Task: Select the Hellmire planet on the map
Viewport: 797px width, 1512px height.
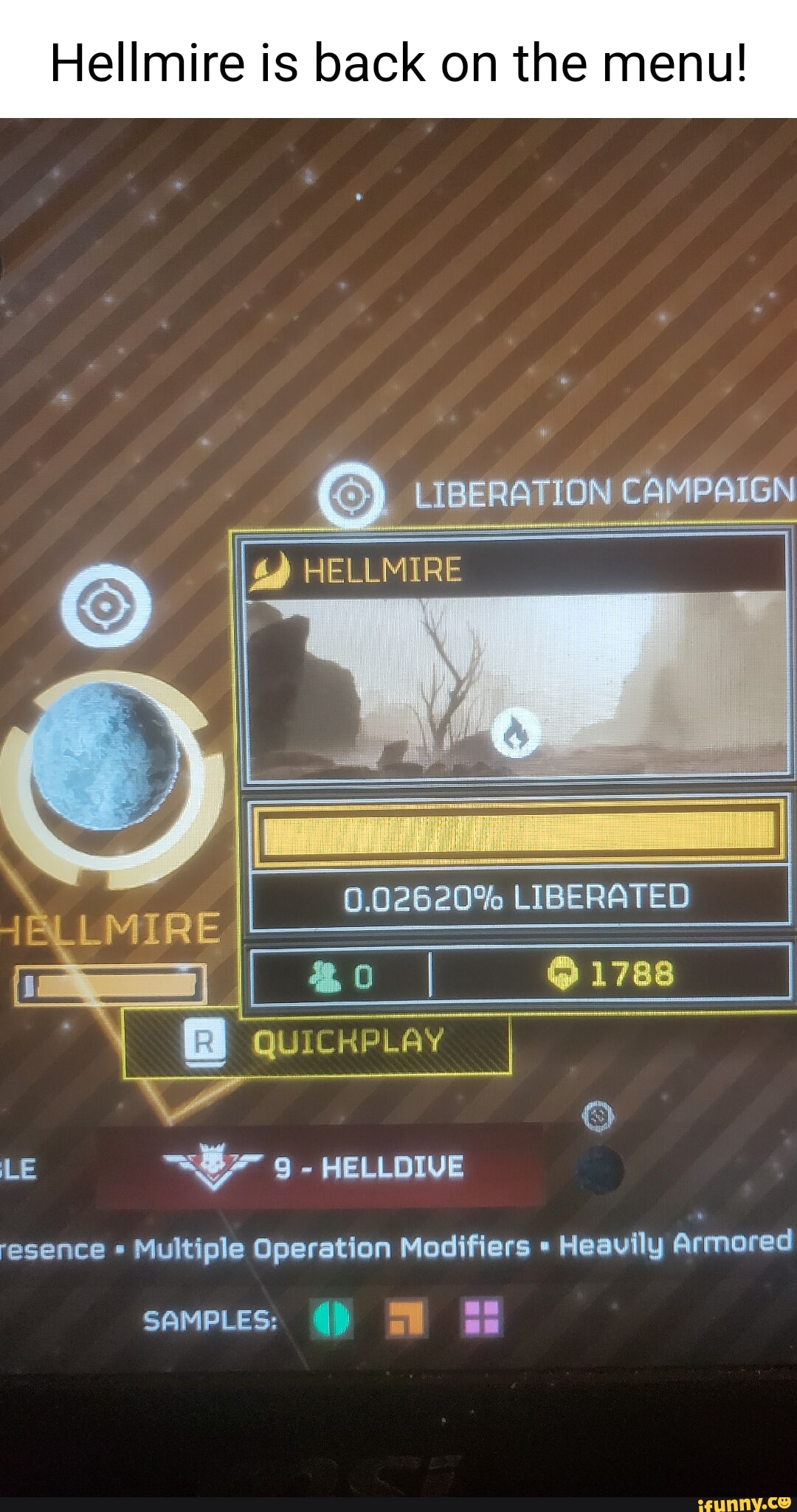Action: tap(106, 756)
